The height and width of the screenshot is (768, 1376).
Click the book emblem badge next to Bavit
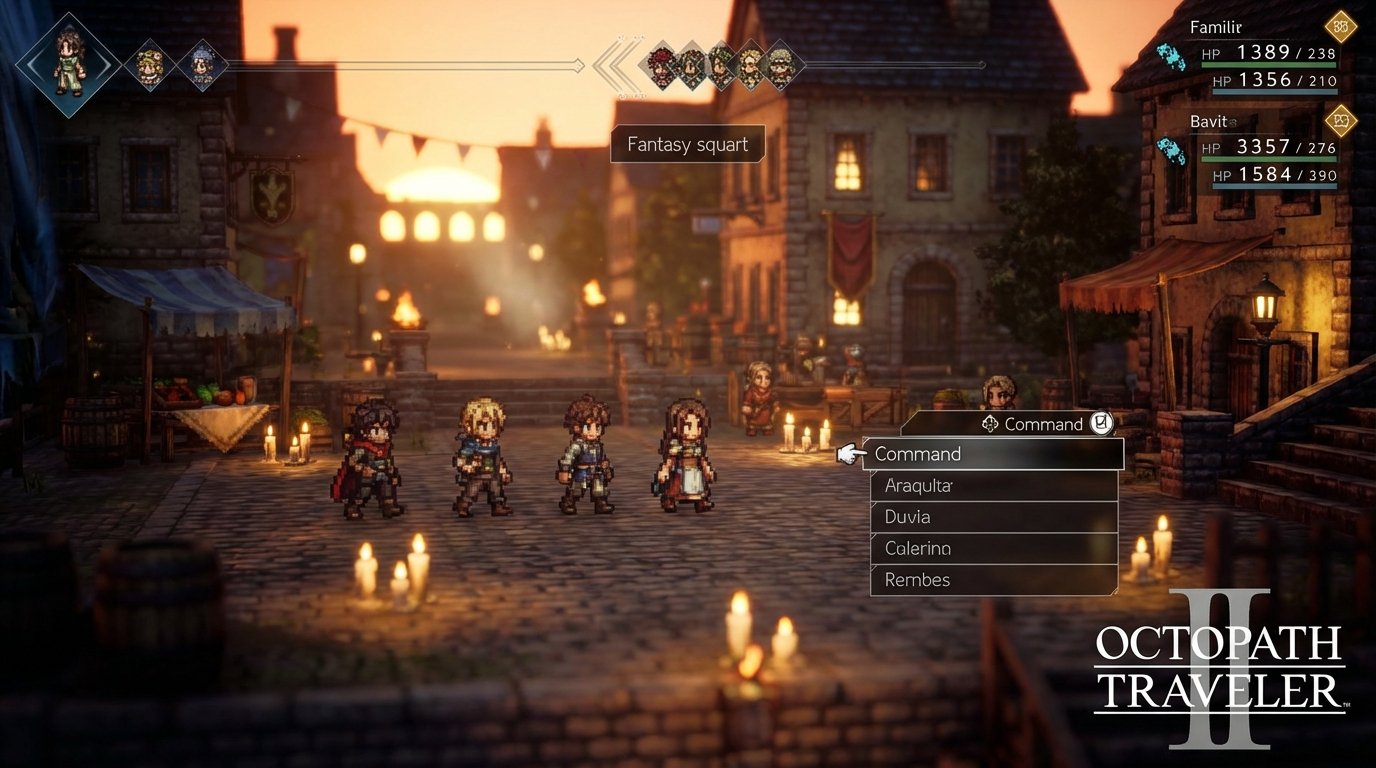pyautogui.click(x=1340, y=121)
